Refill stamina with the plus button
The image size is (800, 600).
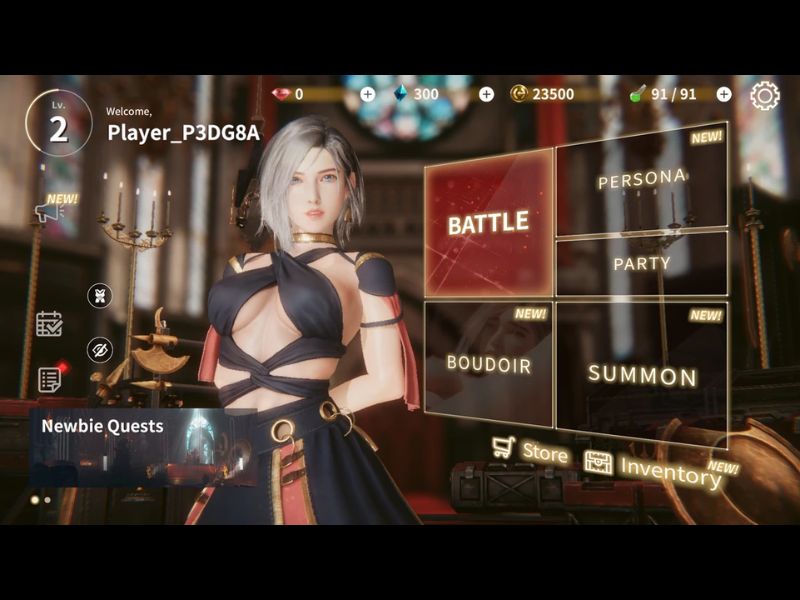tap(724, 94)
